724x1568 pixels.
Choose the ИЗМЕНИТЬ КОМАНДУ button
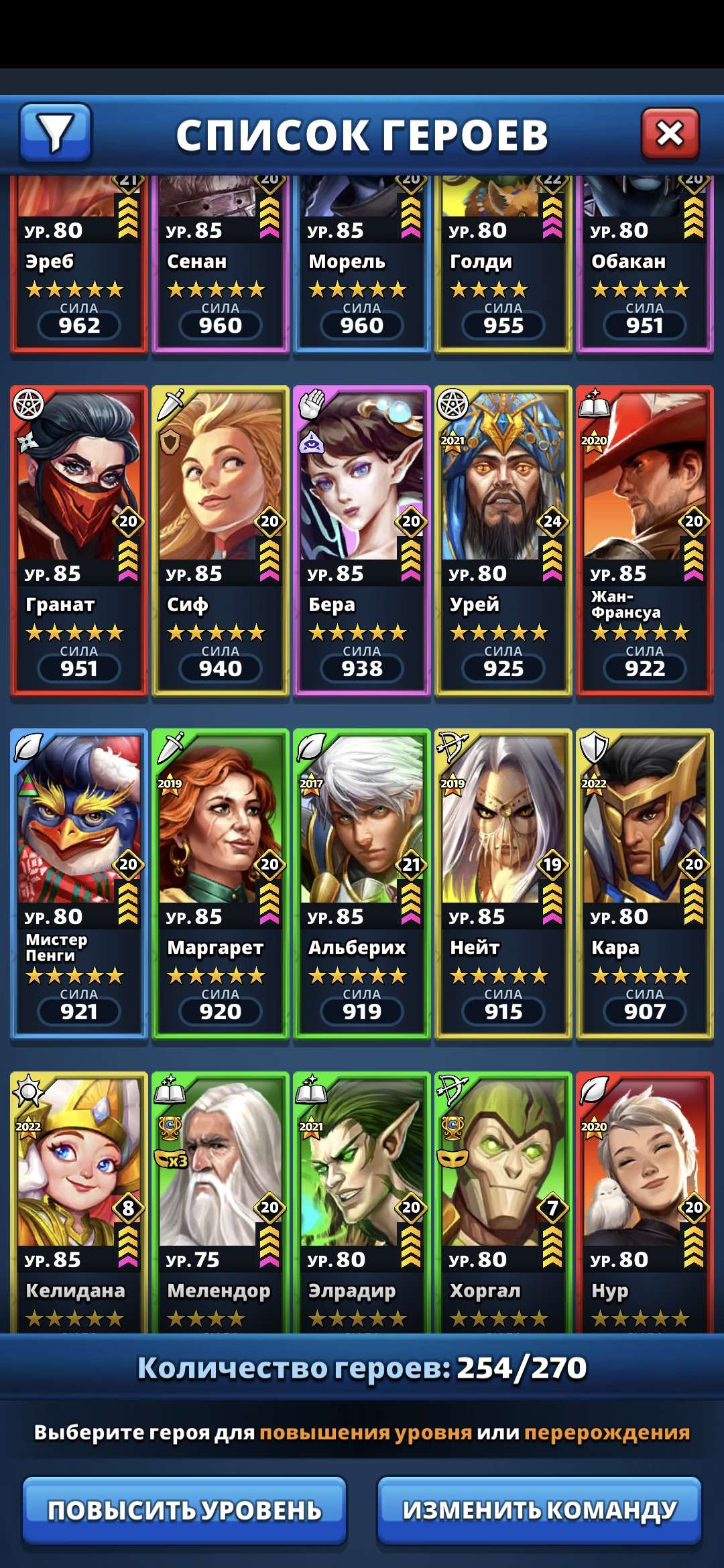click(x=540, y=1510)
